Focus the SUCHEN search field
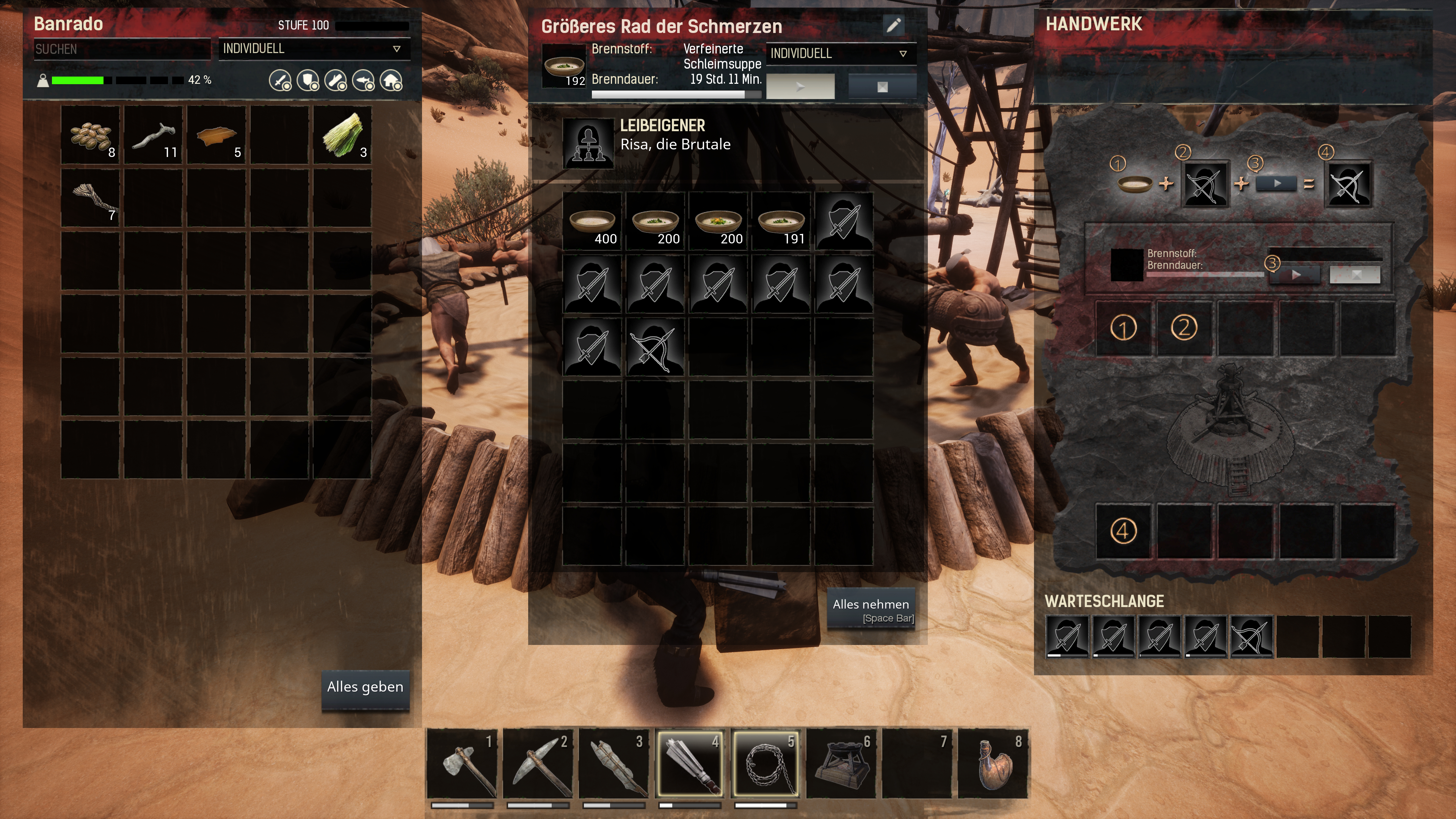The height and width of the screenshot is (819, 1456). point(121,49)
